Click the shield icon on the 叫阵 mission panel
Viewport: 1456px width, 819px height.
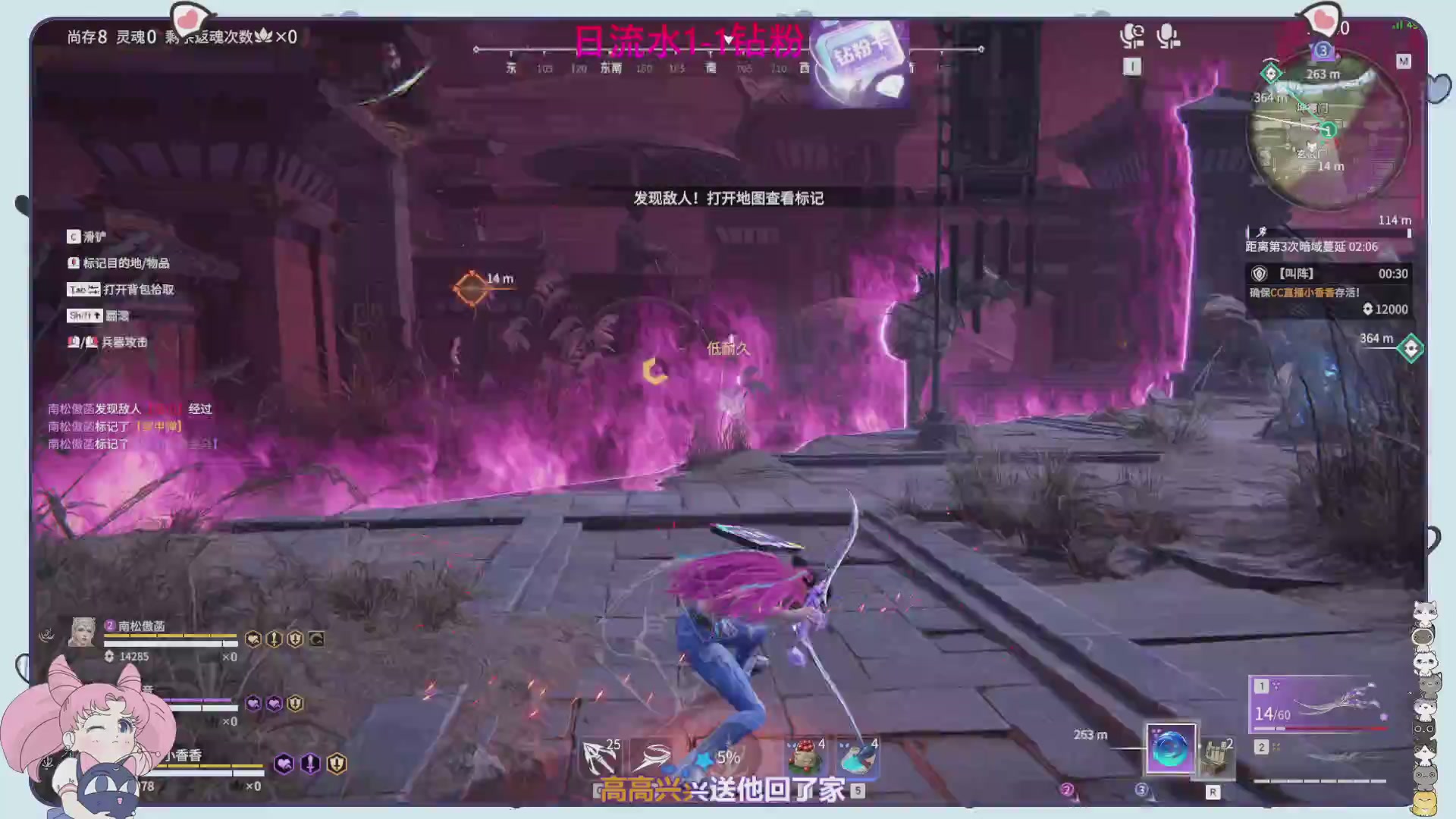click(x=1260, y=274)
